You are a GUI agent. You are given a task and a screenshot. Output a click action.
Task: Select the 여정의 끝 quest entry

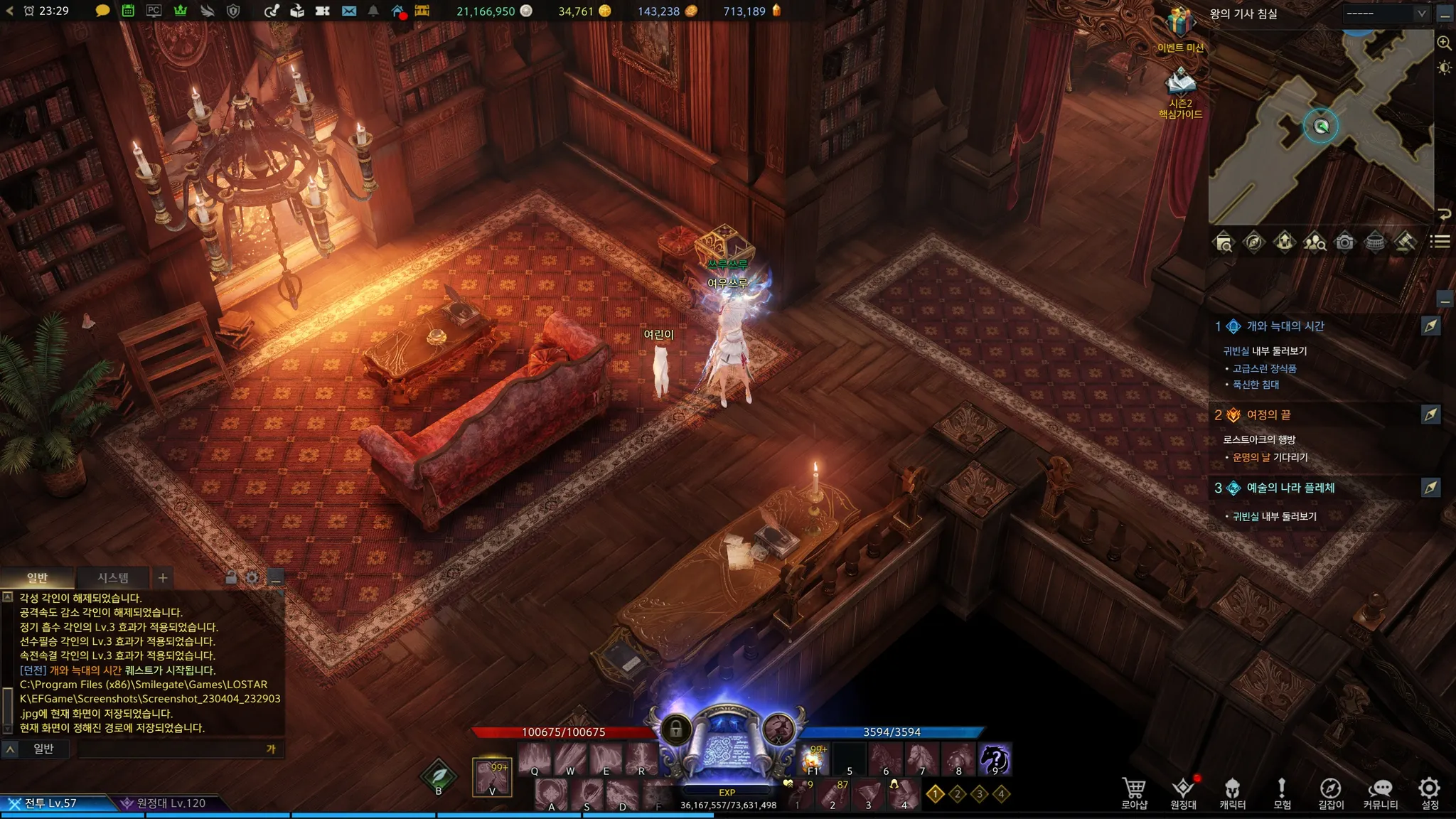pos(1268,415)
